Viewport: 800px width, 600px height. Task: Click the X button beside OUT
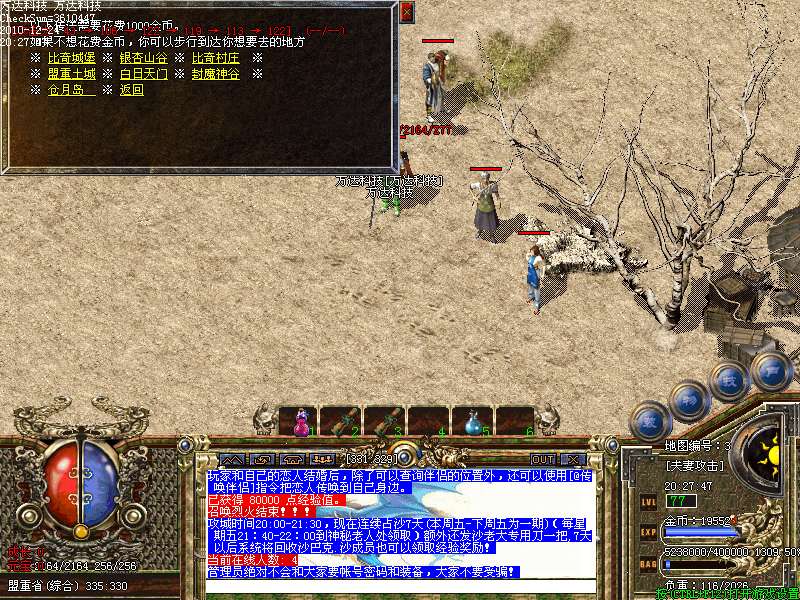(x=575, y=460)
